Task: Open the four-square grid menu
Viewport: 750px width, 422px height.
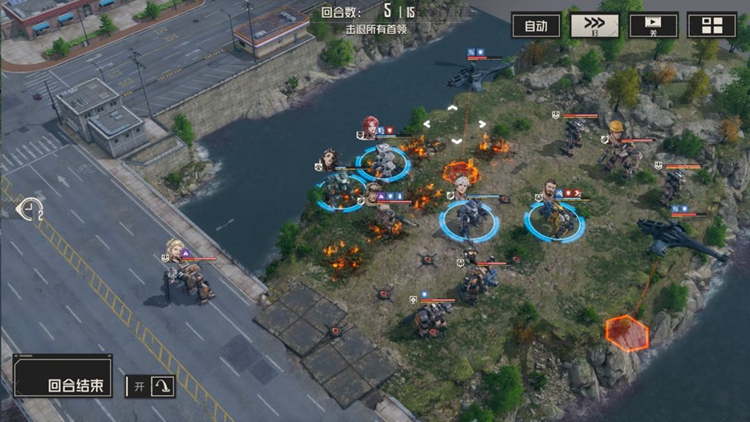Action: pos(711,26)
